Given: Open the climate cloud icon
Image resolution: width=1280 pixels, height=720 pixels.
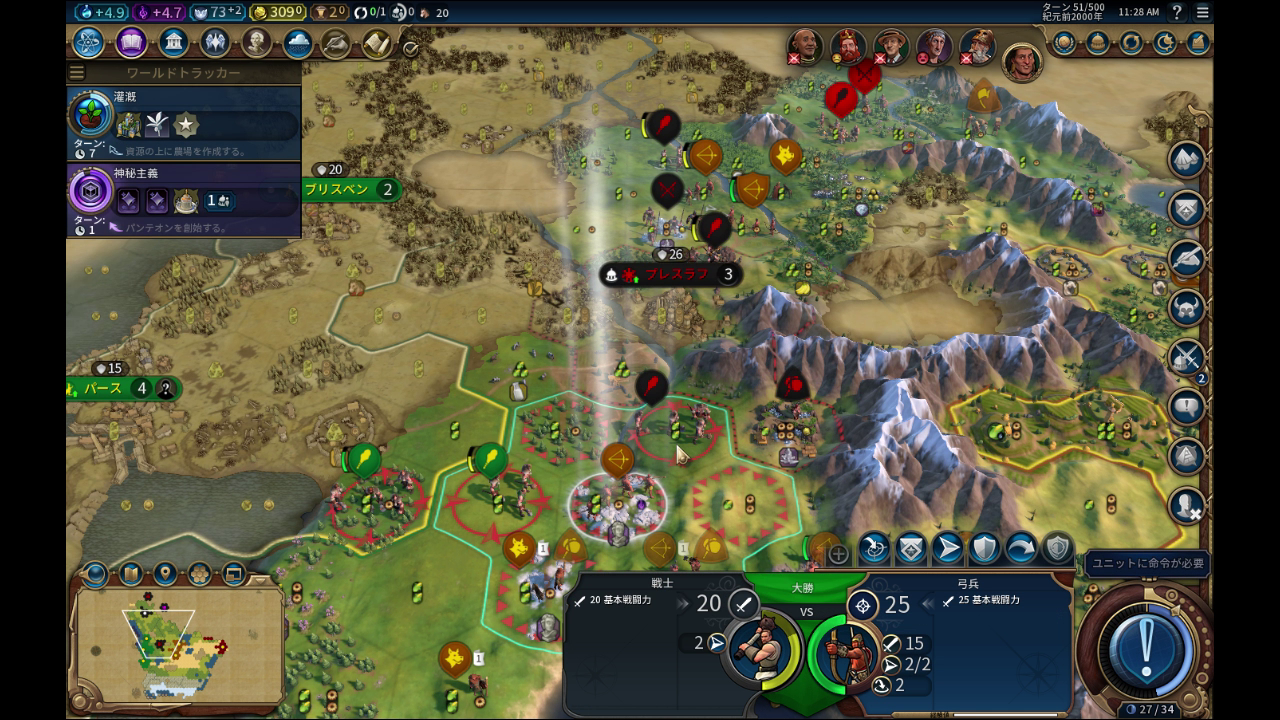Looking at the screenshot, I should [297, 43].
